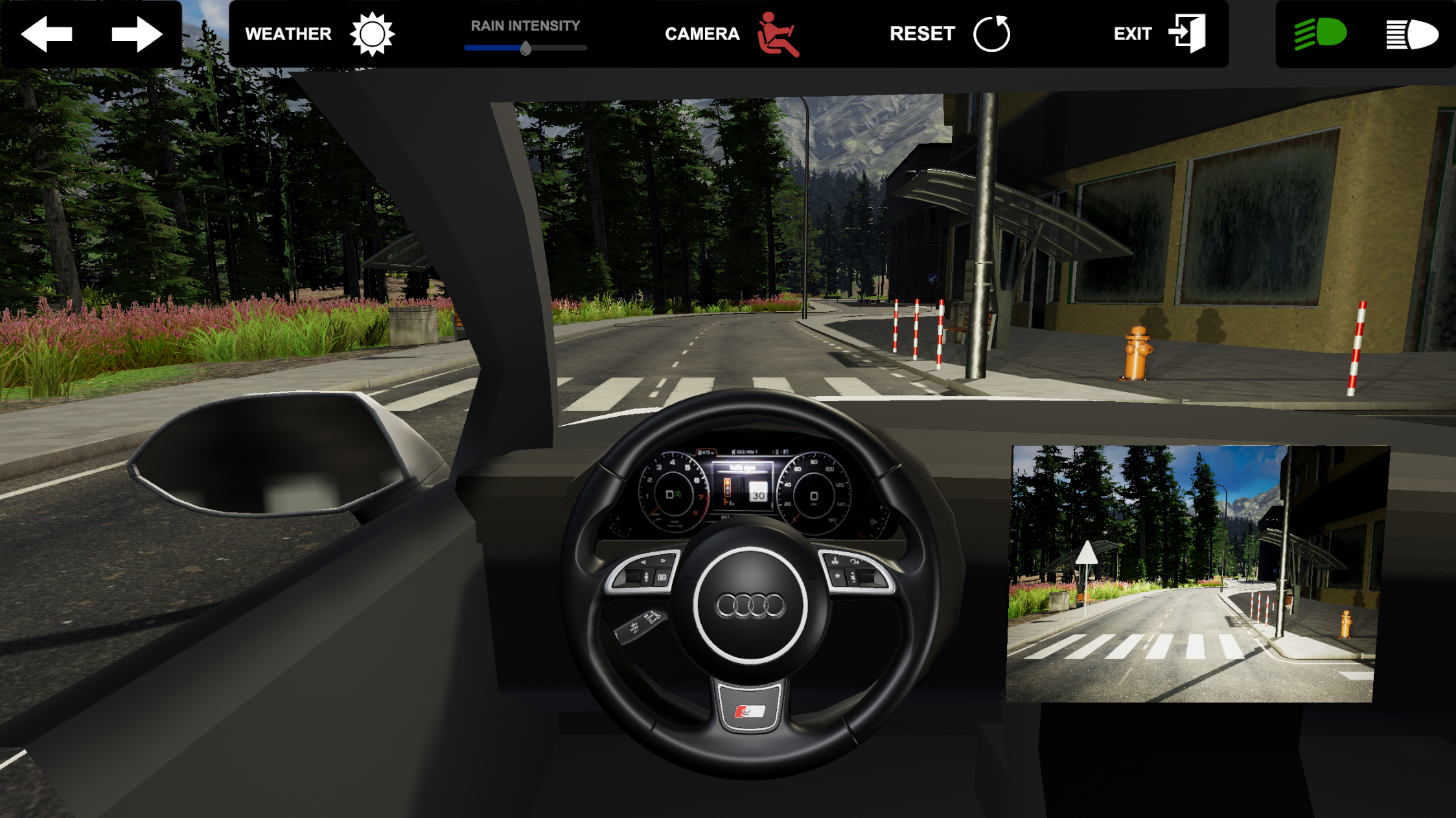
Task: Switch the Camera driver view
Action: click(778, 34)
